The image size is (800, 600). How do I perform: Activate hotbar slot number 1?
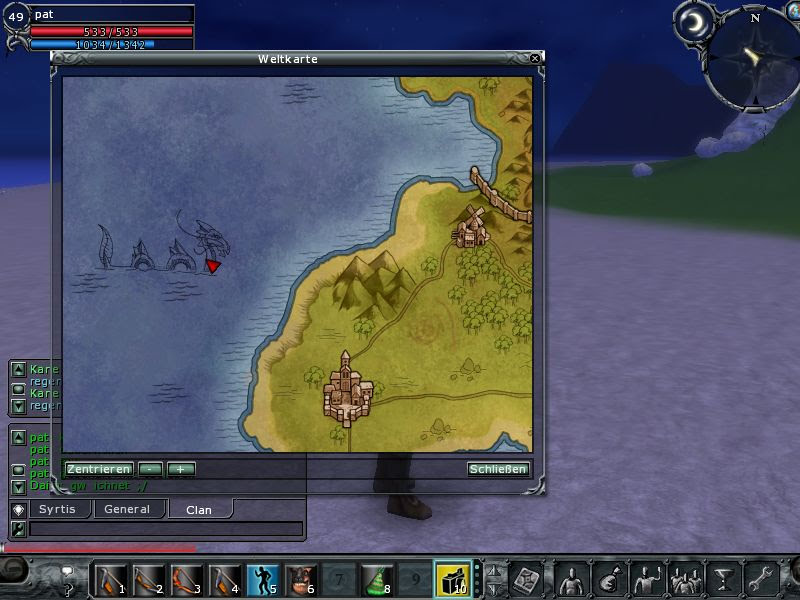coord(110,579)
